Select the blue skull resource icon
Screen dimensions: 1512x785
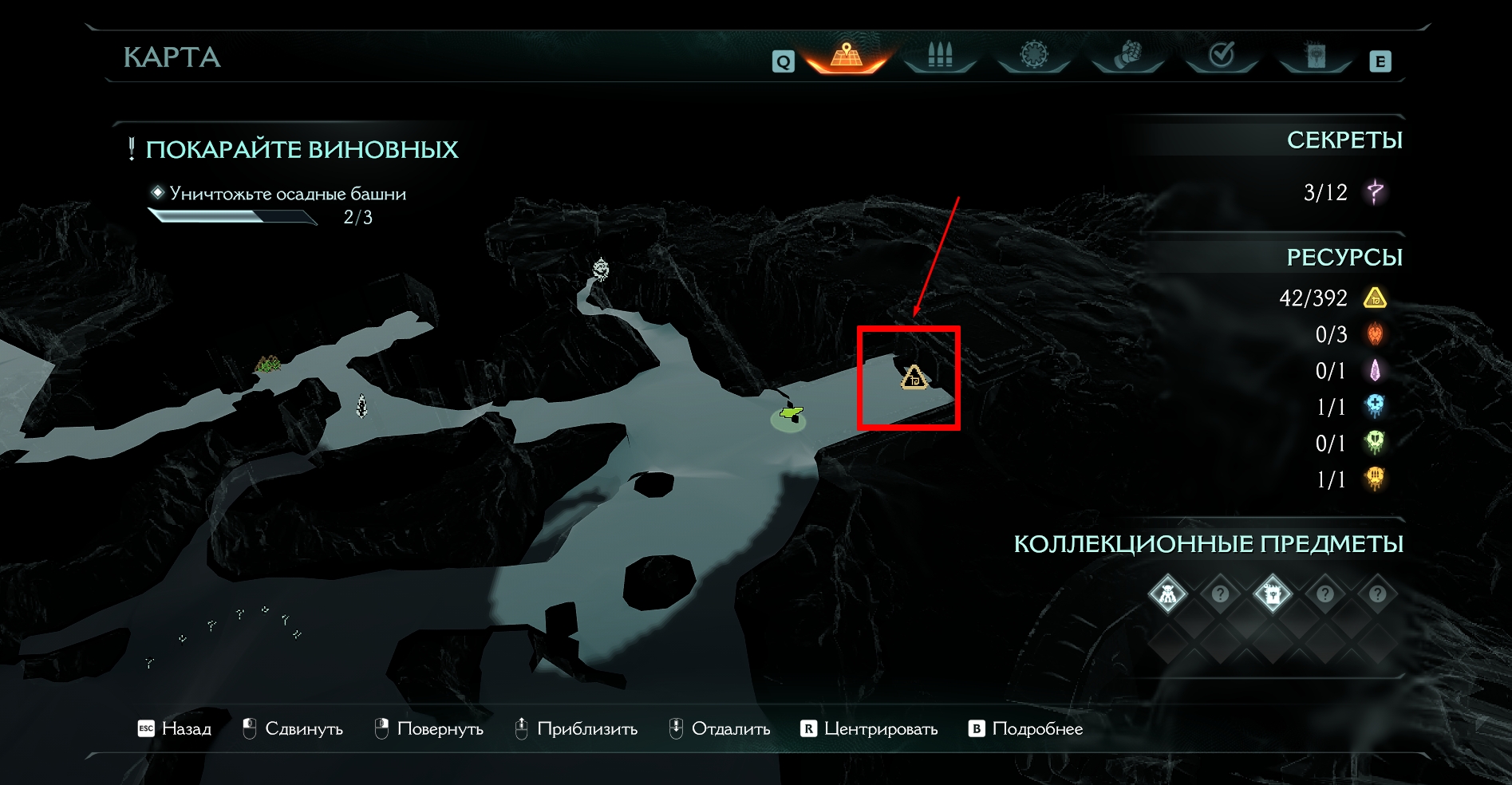(1375, 406)
